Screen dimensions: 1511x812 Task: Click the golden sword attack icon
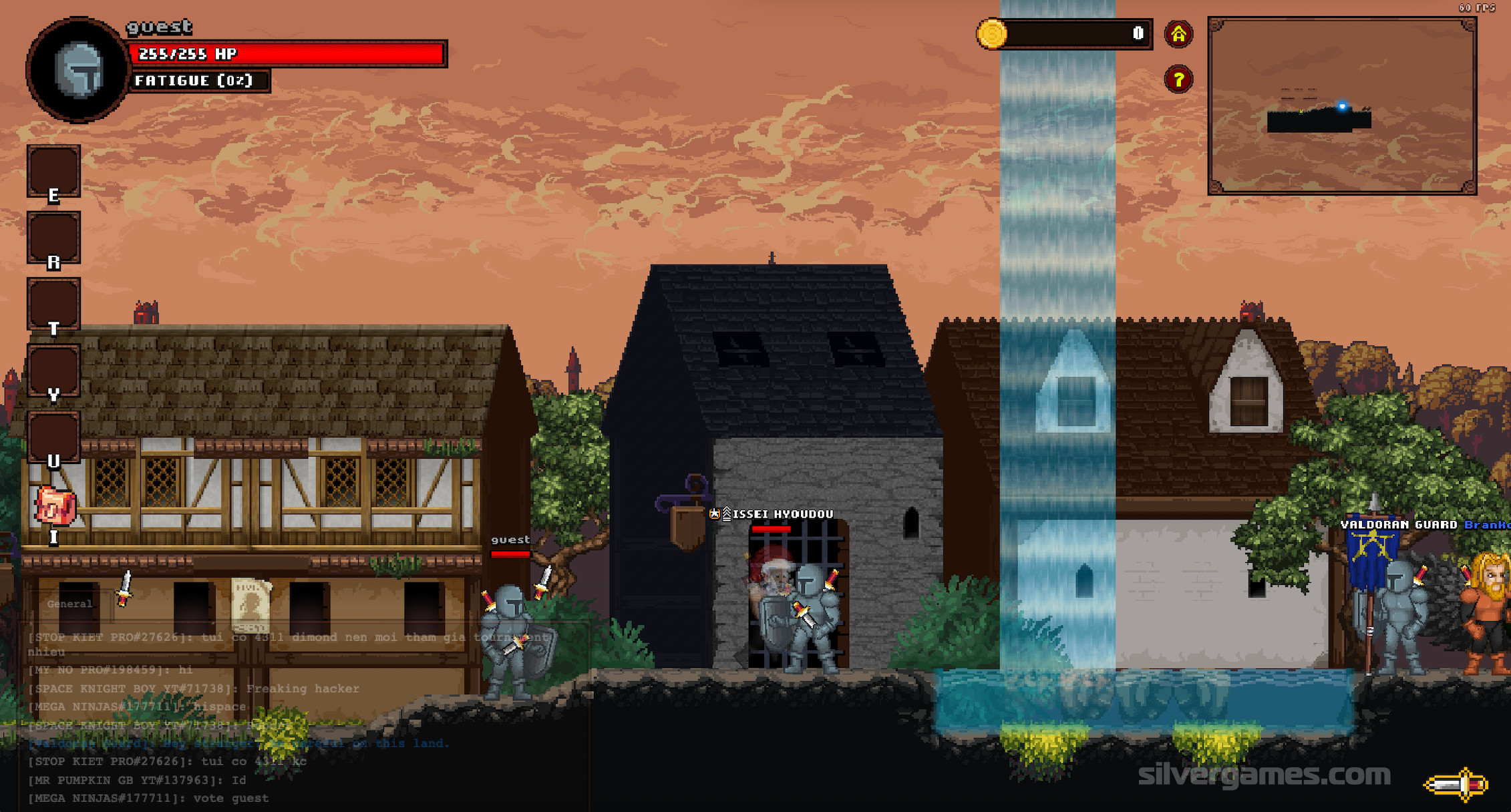coord(1457,783)
